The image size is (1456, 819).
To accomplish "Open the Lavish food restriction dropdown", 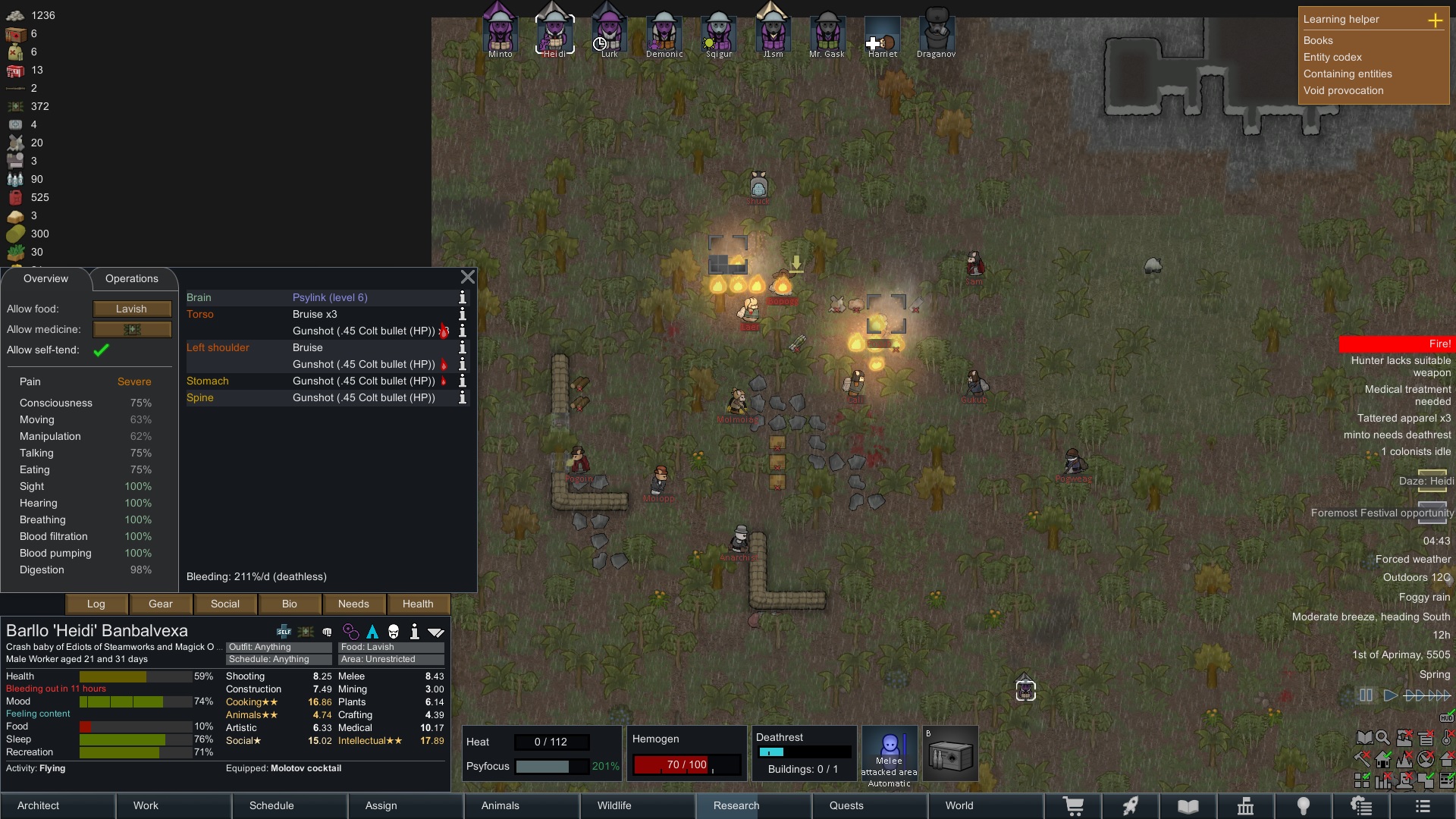I will (x=131, y=309).
